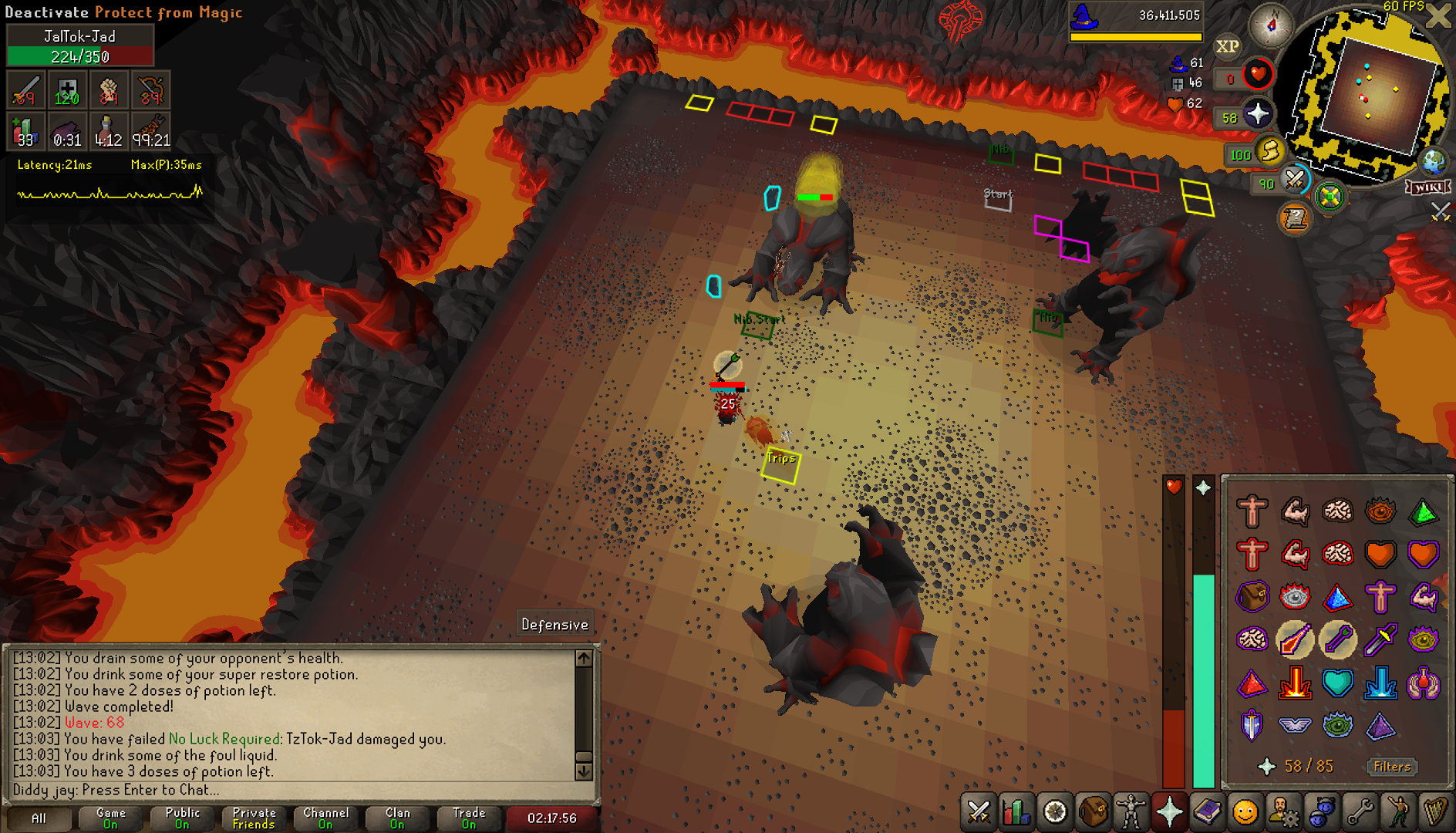The height and width of the screenshot is (833, 1456).
Task: Toggle the XP drops orb
Action: point(1228,46)
